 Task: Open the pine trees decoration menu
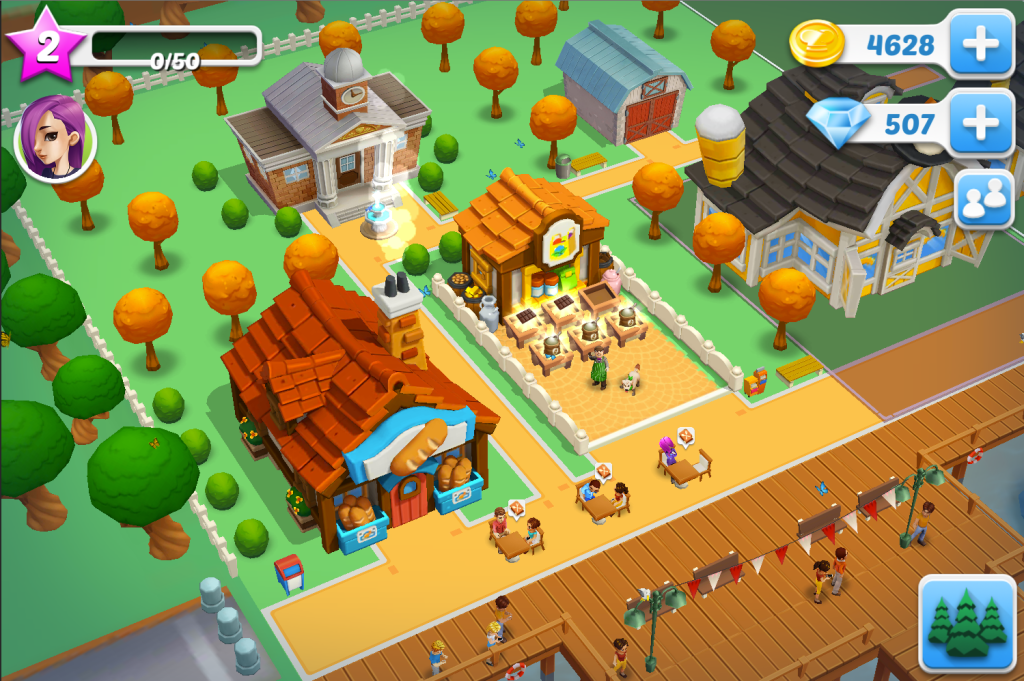(966, 623)
